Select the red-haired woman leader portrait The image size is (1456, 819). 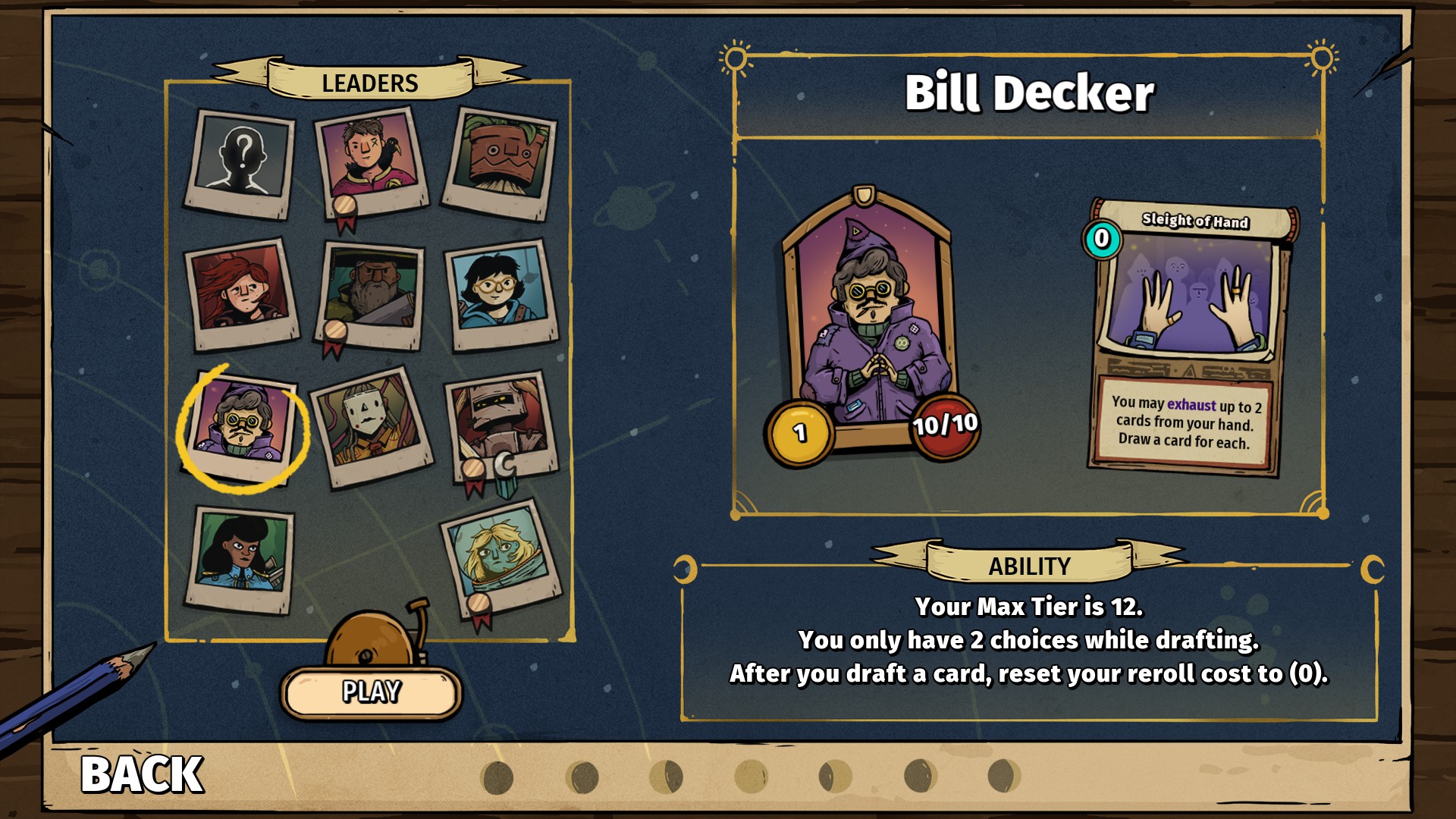click(242, 292)
